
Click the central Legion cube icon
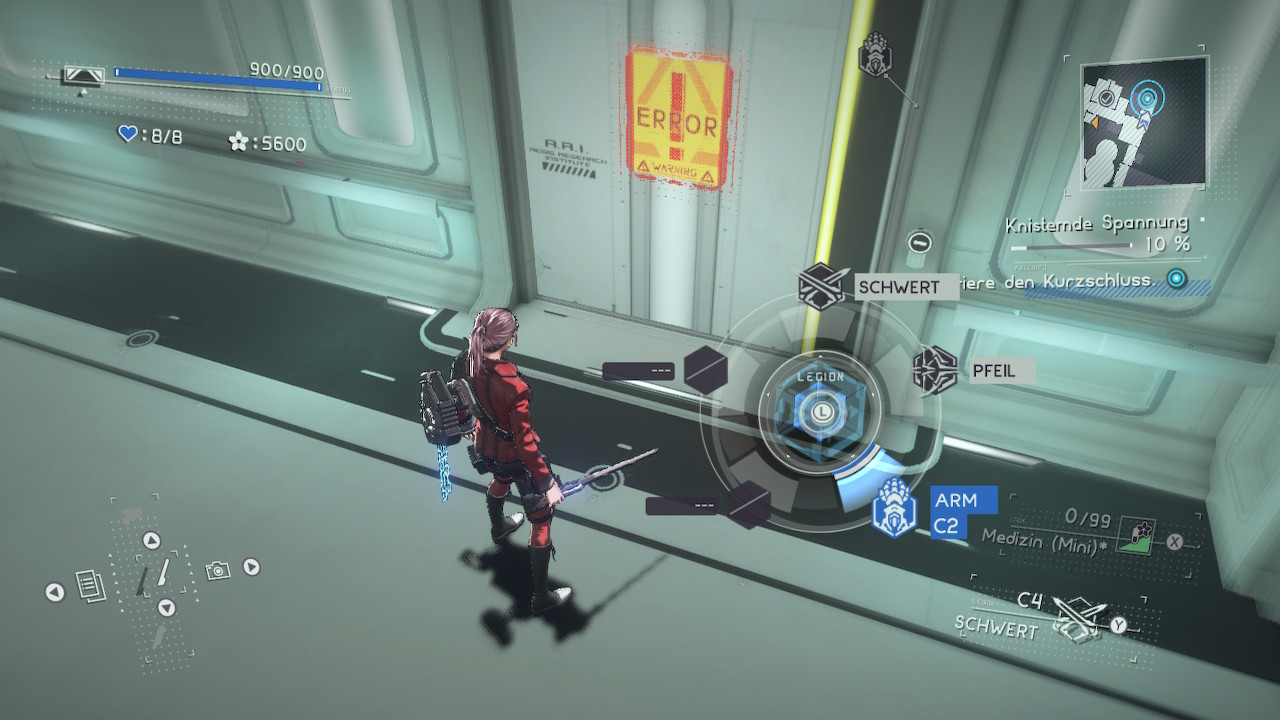click(820, 410)
